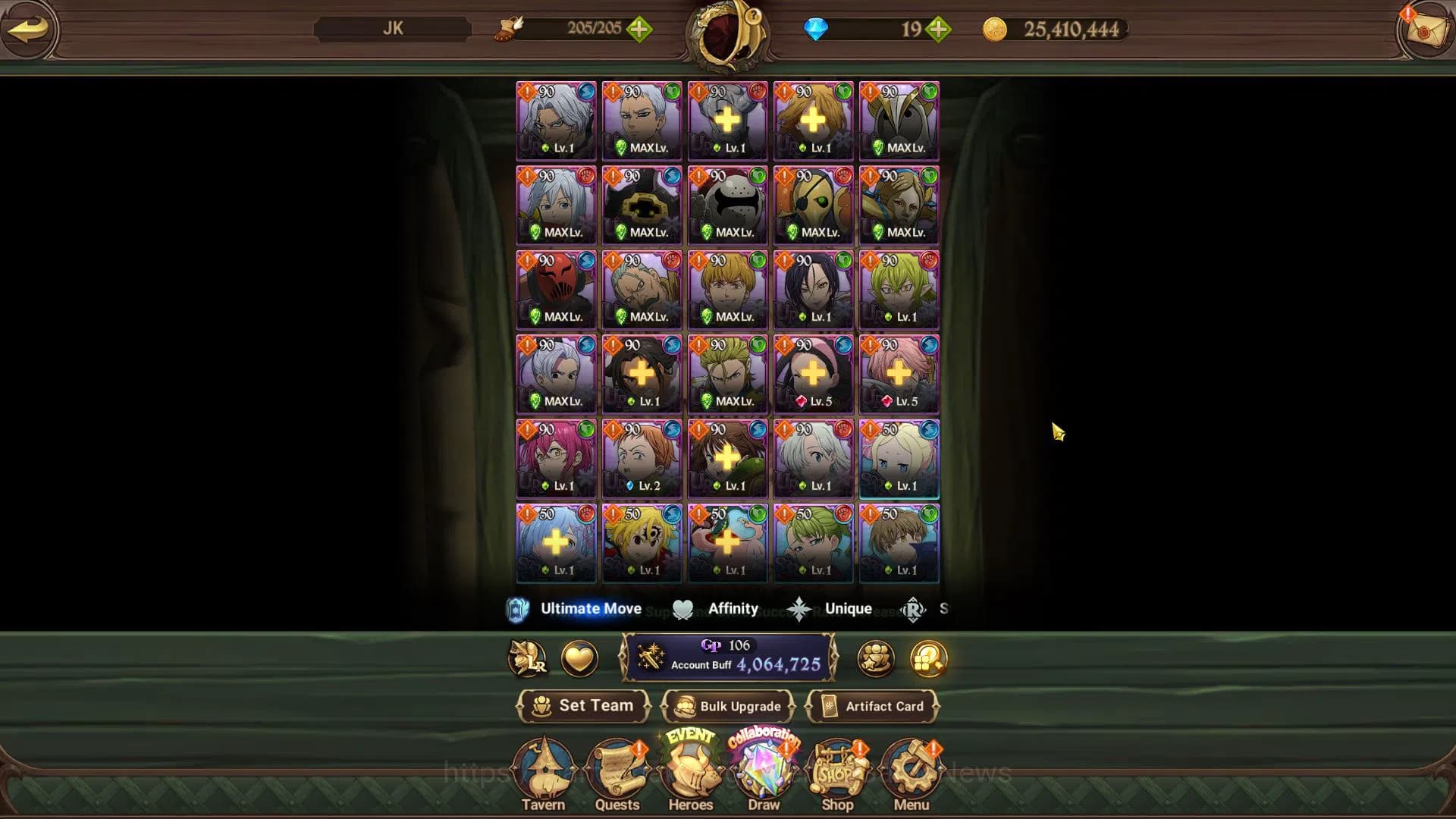Image resolution: width=1456 pixels, height=819 pixels.
Task: Open the main Menu gear icon
Action: (911, 775)
